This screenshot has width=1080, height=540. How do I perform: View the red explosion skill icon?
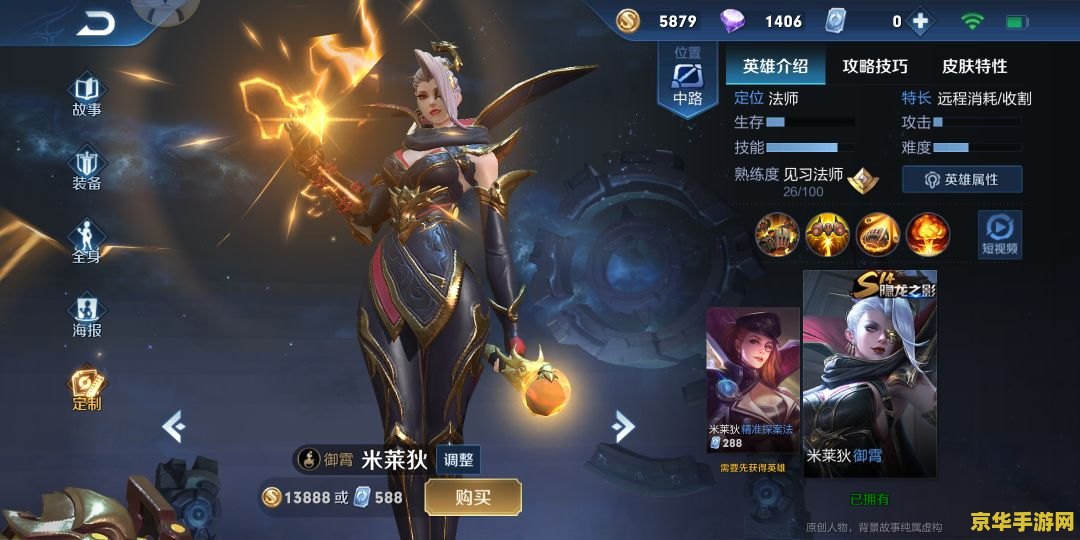(928, 235)
